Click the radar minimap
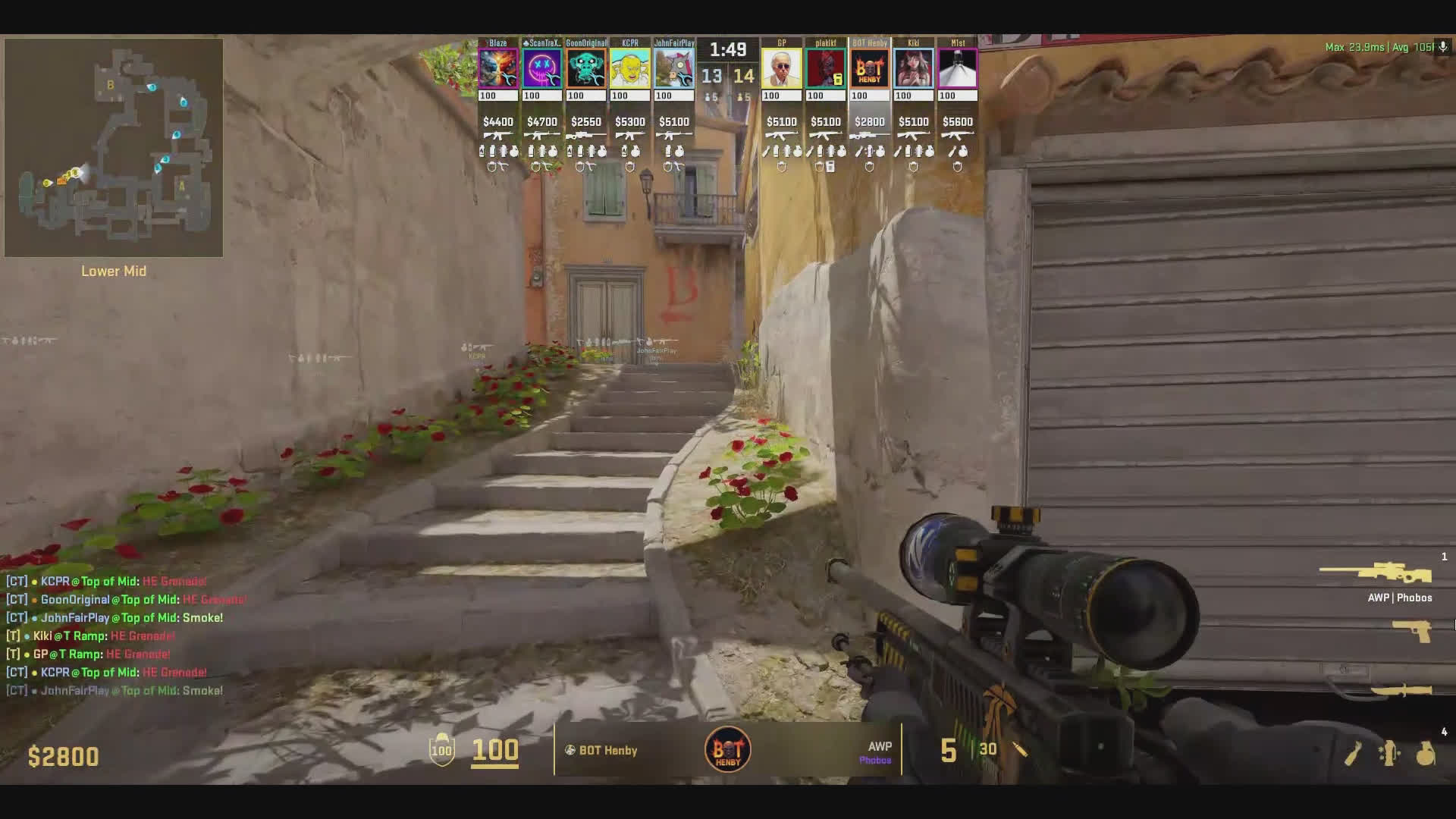The height and width of the screenshot is (819, 1456). coord(114,148)
